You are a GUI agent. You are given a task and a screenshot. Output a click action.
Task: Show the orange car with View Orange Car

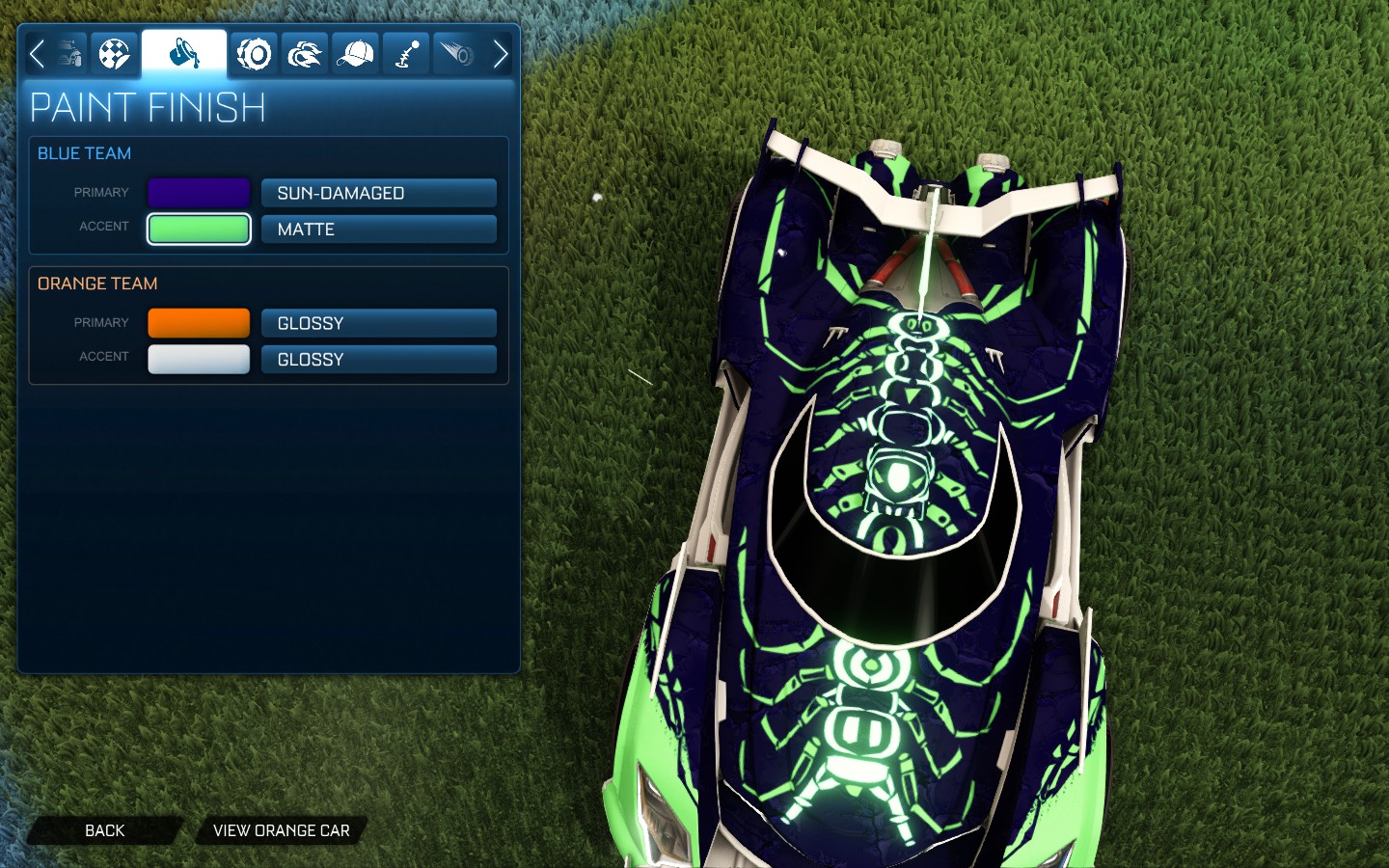pyautogui.click(x=281, y=830)
